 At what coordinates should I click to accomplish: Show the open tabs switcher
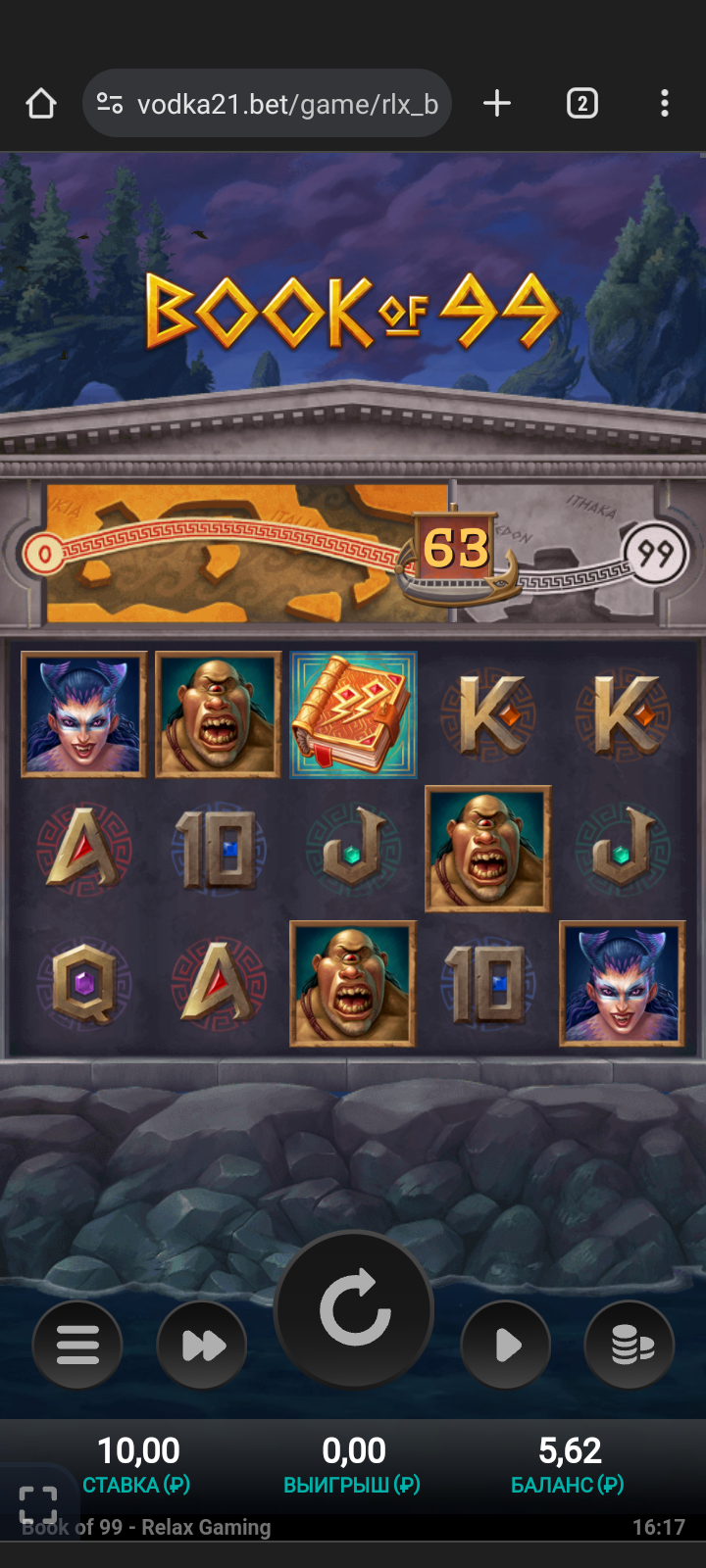581,104
